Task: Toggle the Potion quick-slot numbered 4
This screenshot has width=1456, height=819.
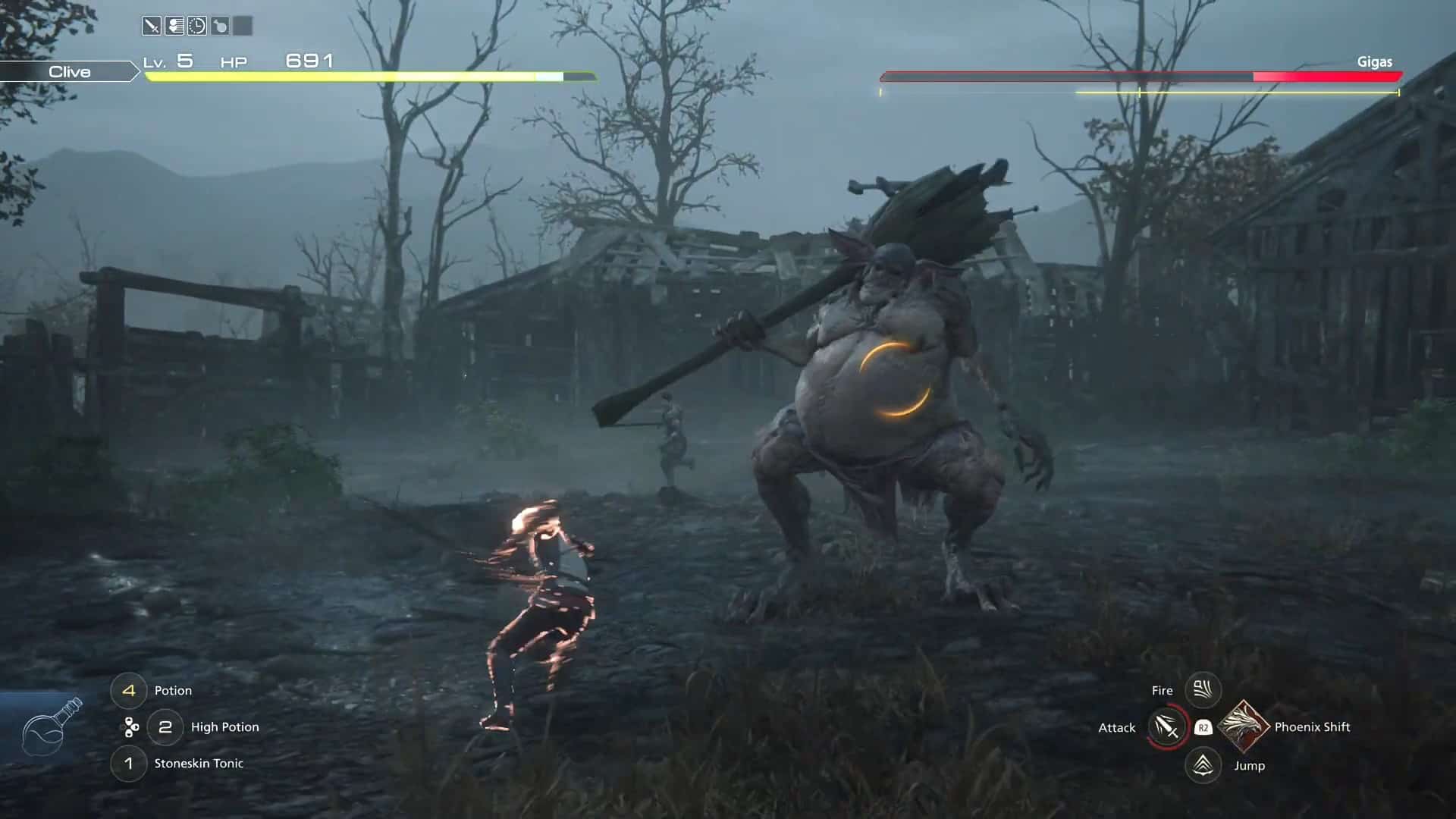Action: coord(129,690)
